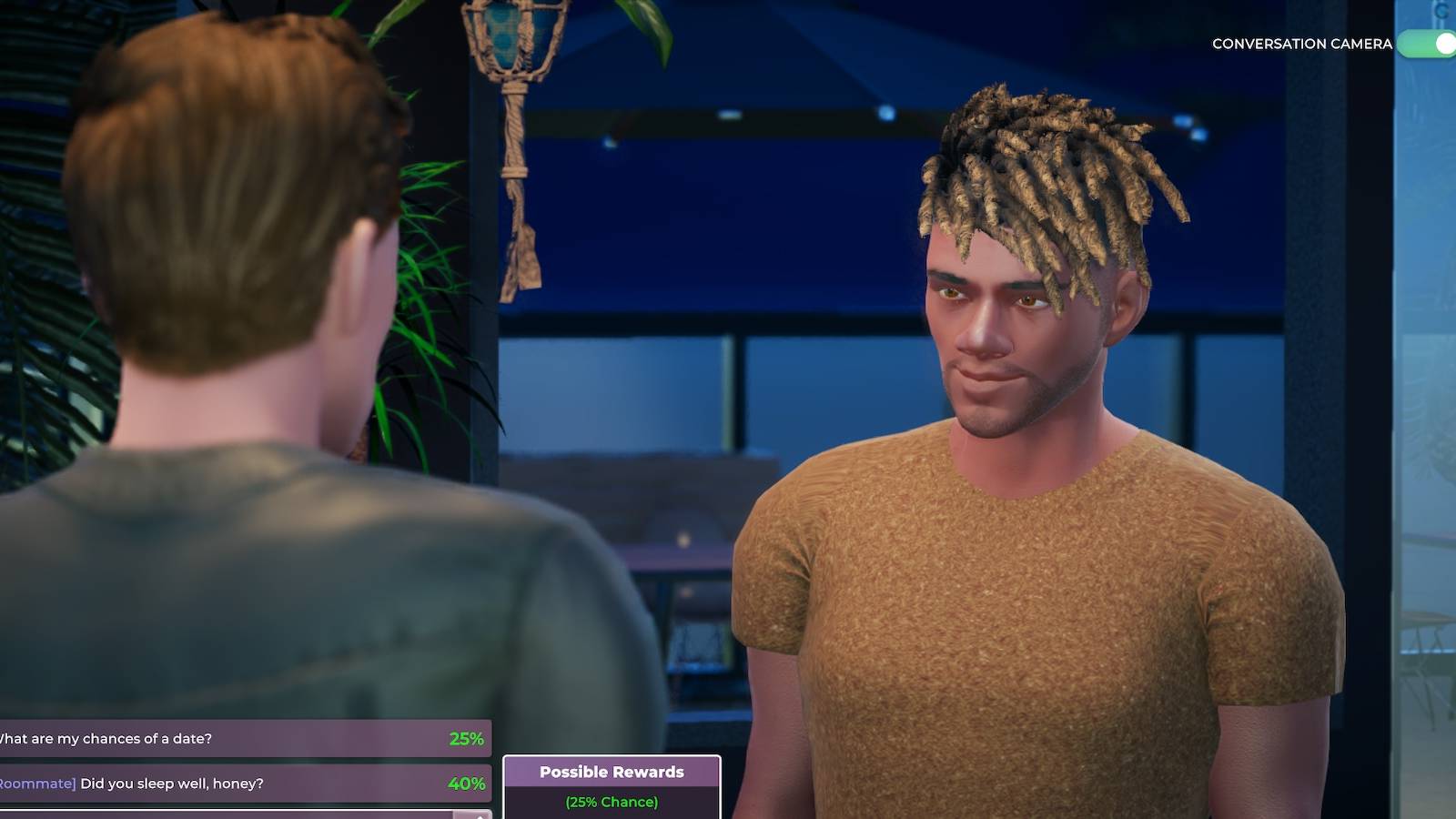This screenshot has height=819, width=1456.
Task: Click the 25% success chance indicator
Action: click(x=467, y=739)
